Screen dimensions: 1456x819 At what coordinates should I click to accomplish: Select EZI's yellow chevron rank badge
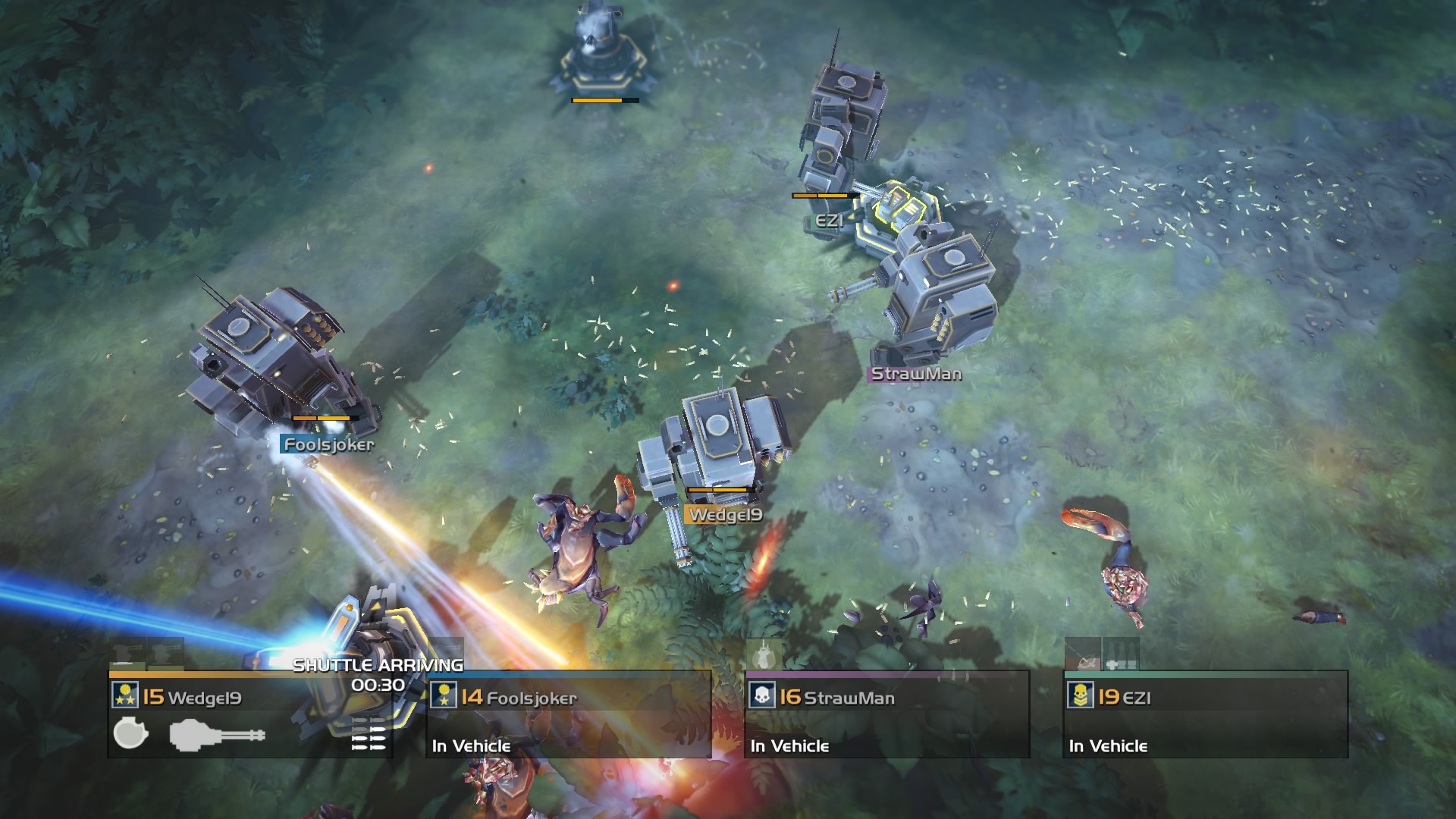pos(1081,696)
